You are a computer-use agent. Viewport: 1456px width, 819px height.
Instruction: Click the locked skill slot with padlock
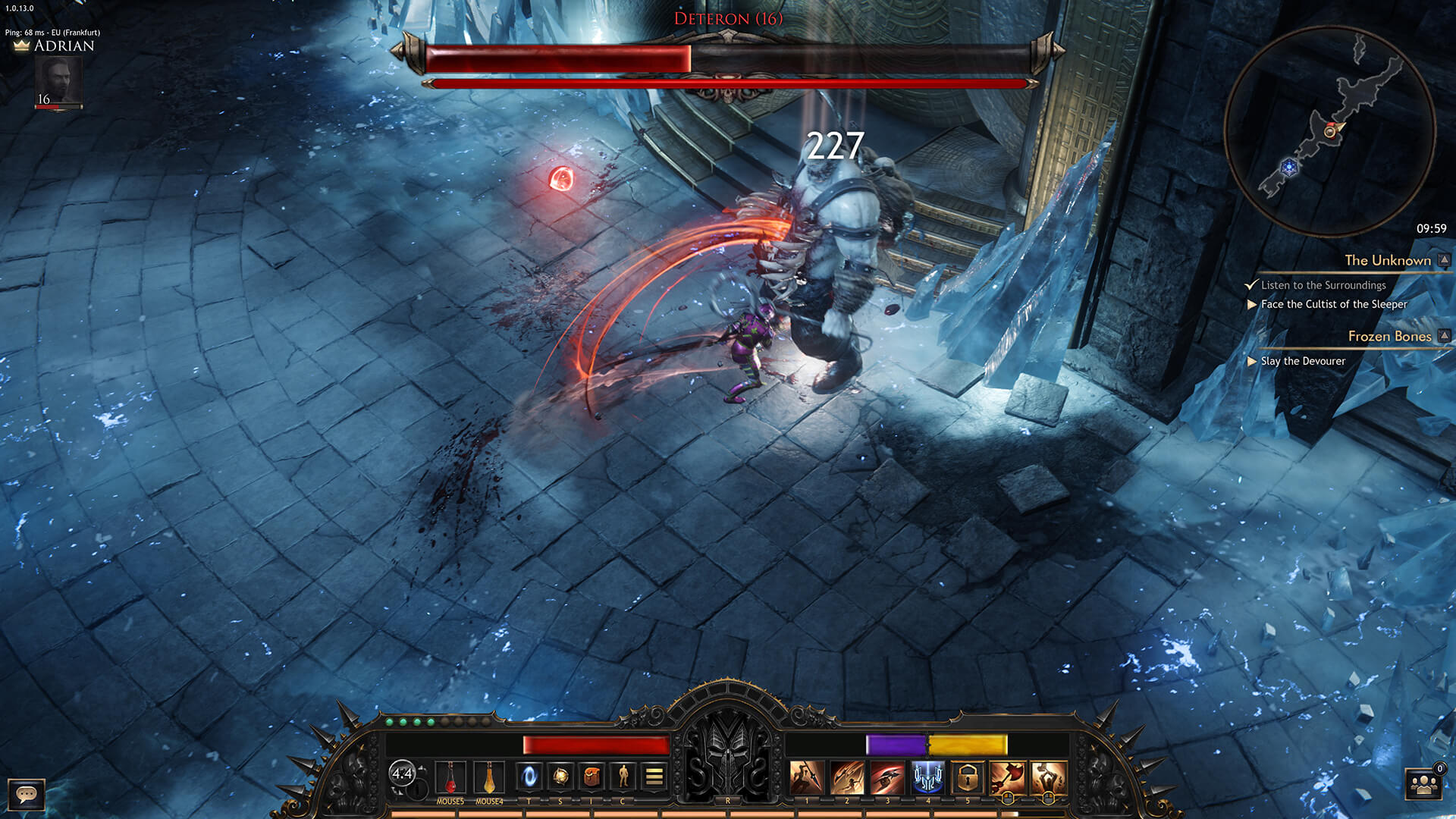tap(968, 777)
